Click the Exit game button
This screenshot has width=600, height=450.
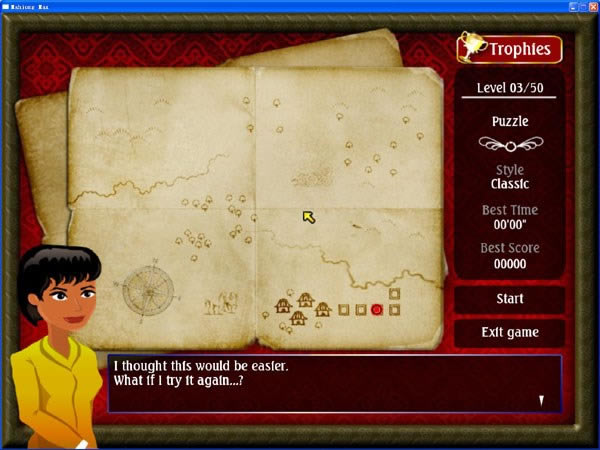[509, 332]
